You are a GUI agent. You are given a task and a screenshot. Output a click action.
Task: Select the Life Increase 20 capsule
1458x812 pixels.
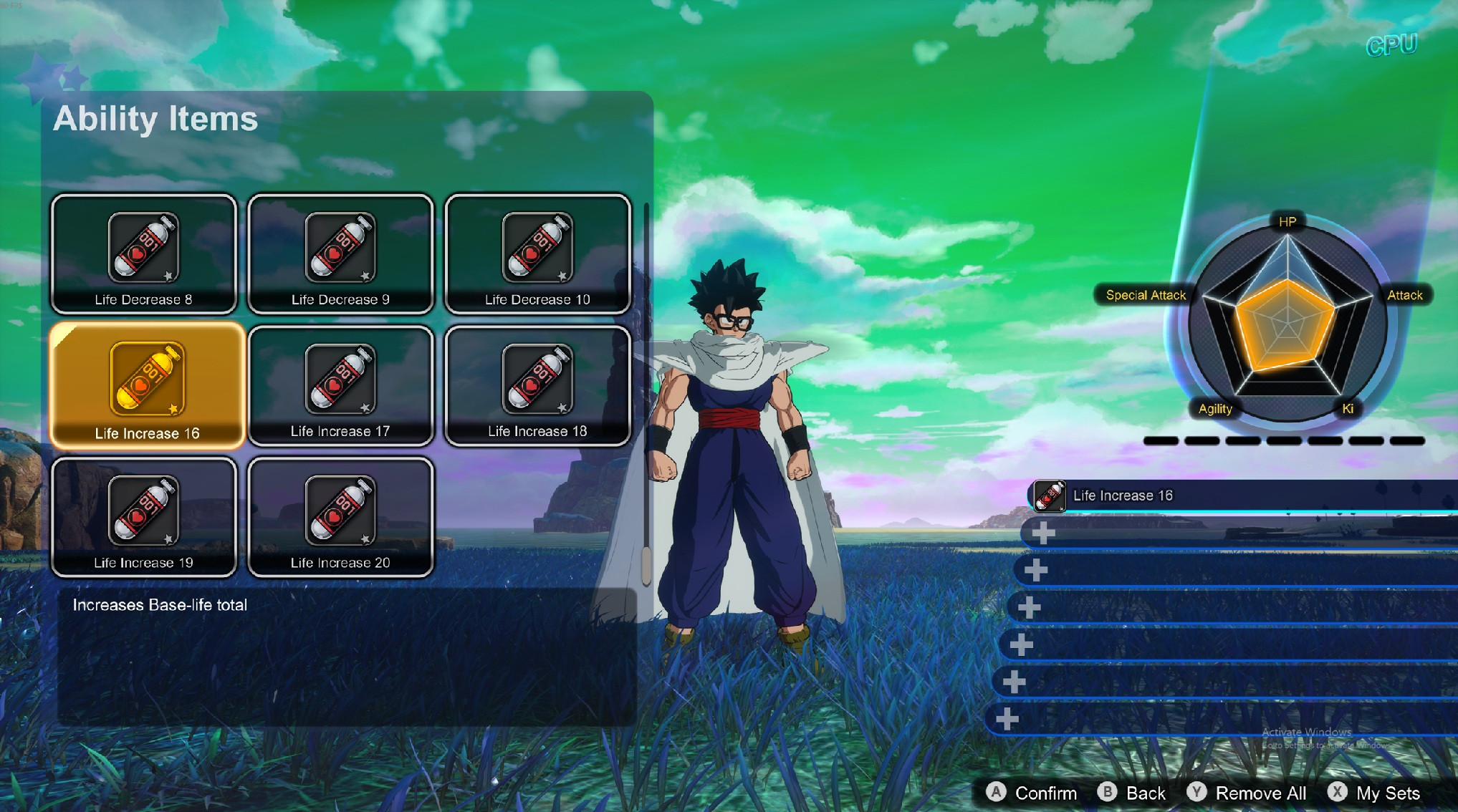[340, 517]
